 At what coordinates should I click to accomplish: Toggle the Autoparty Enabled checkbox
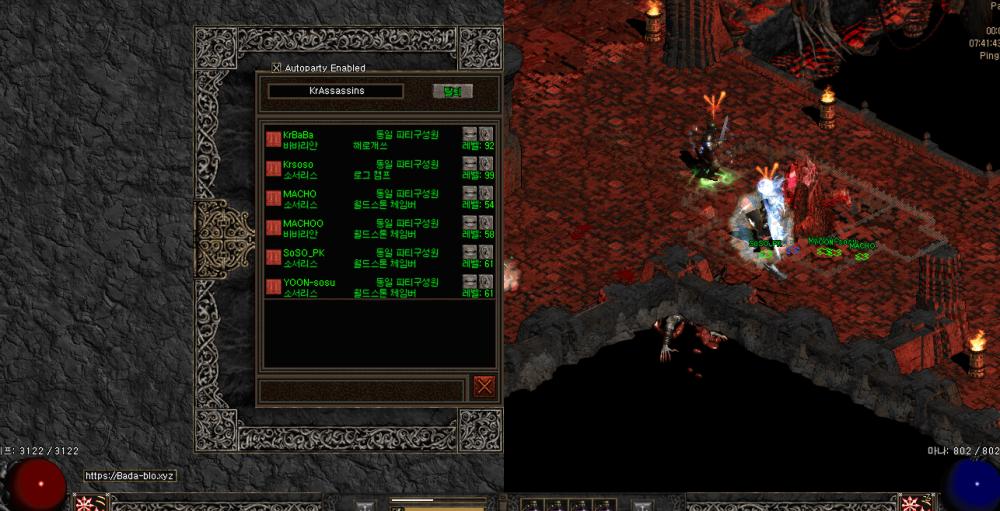[x=277, y=68]
